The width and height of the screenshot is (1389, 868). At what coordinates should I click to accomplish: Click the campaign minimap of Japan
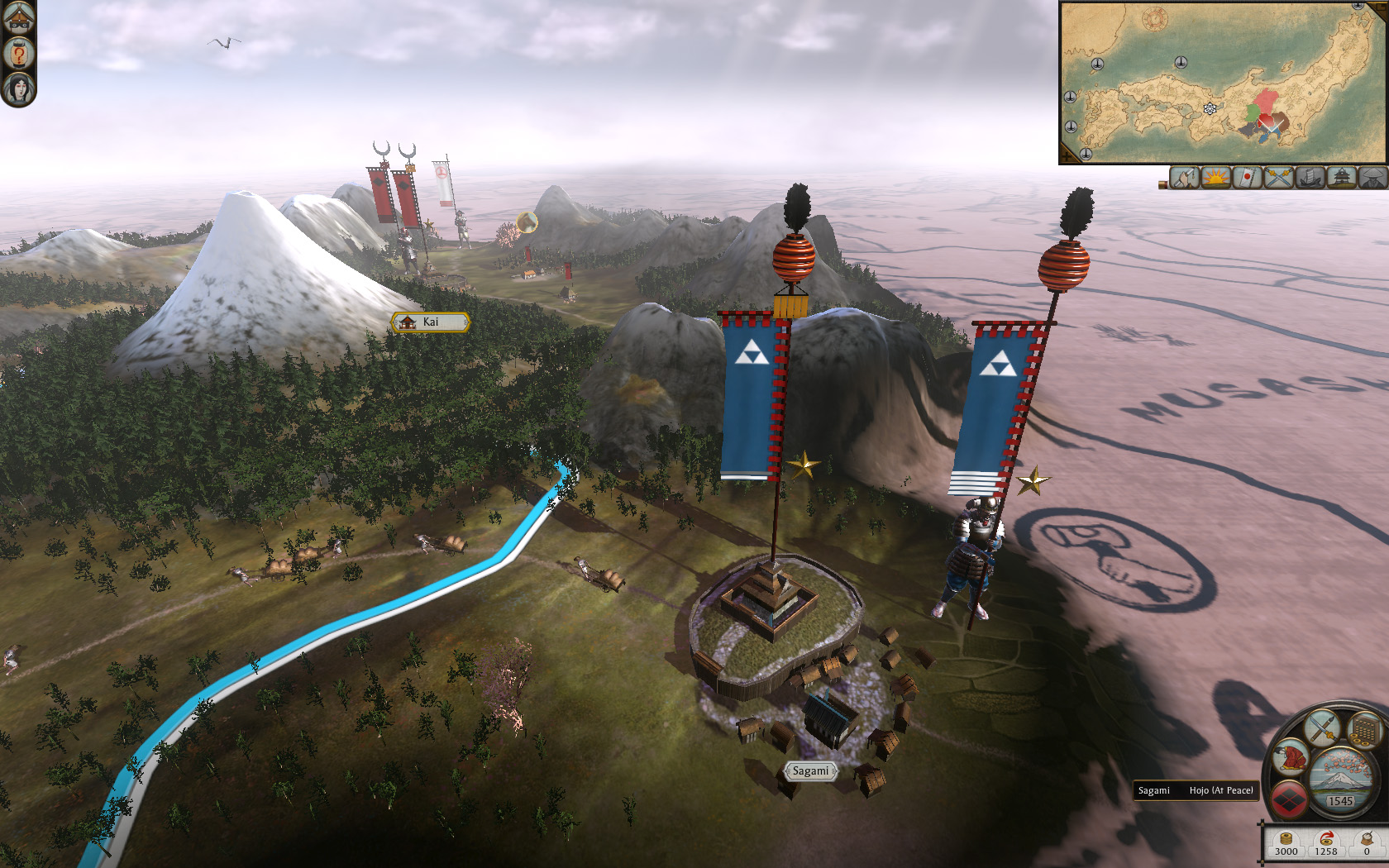click(x=1222, y=82)
